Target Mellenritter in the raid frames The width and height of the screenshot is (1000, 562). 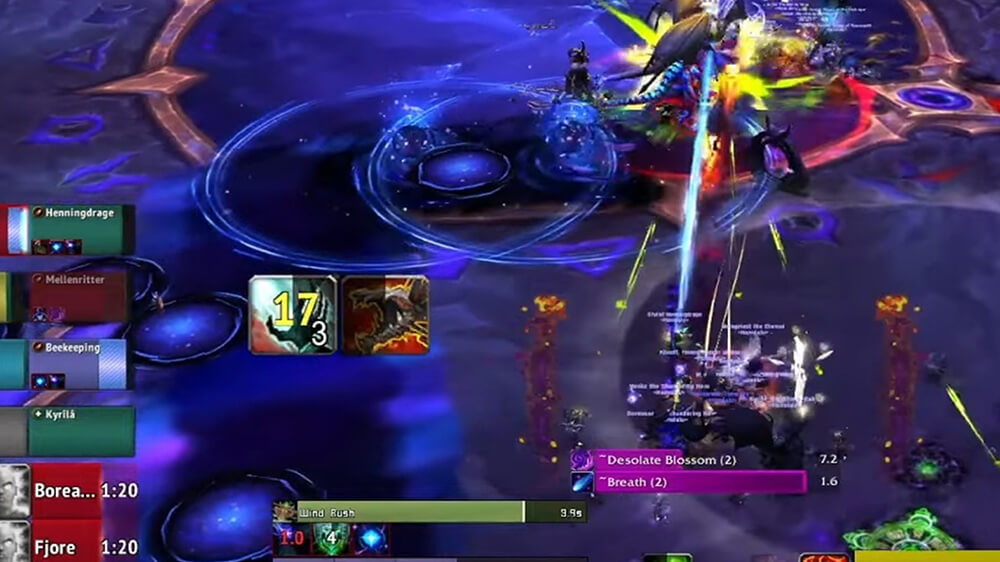tap(78, 297)
